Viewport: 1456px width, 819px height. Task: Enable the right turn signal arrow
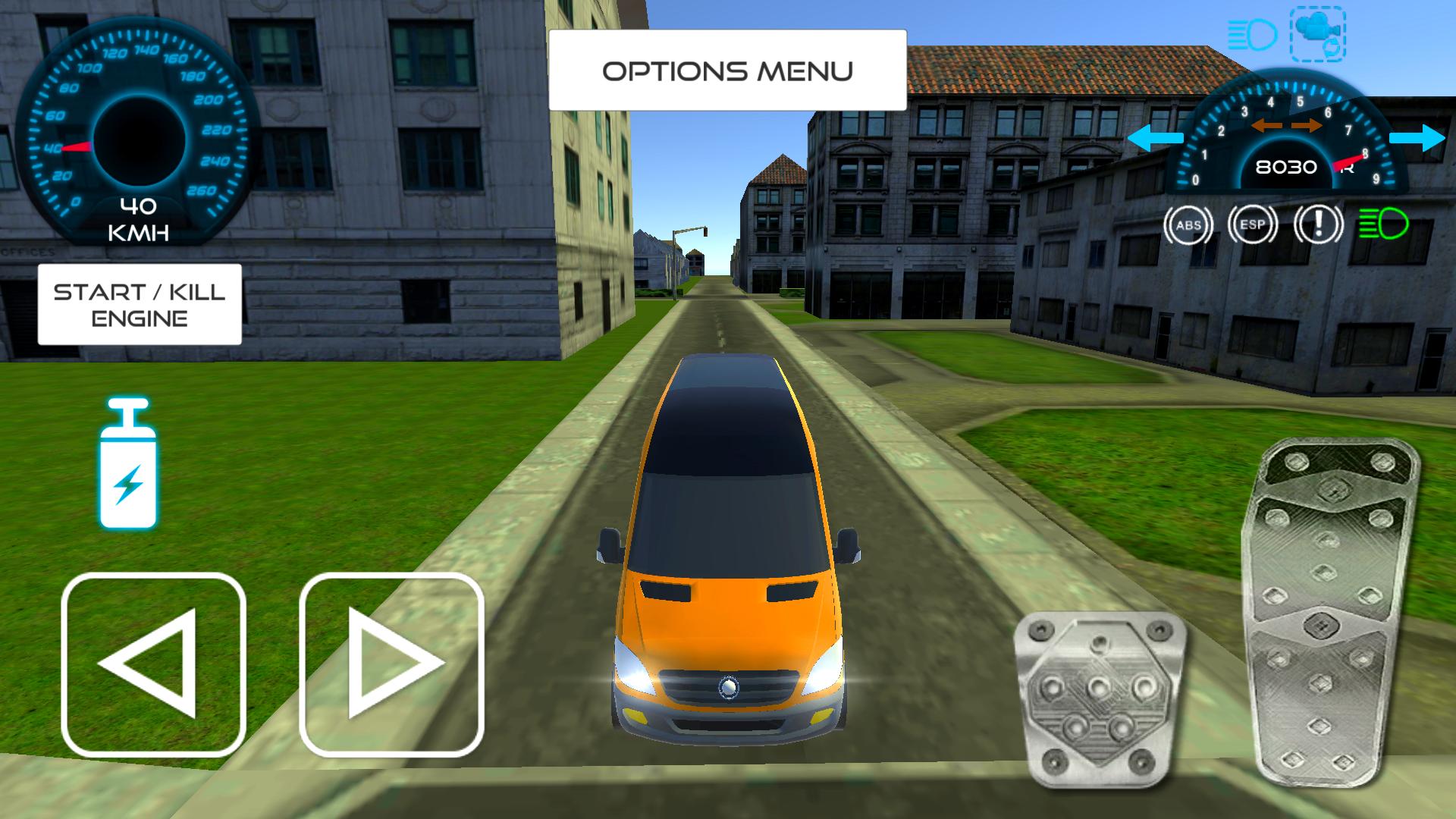pos(1417,138)
